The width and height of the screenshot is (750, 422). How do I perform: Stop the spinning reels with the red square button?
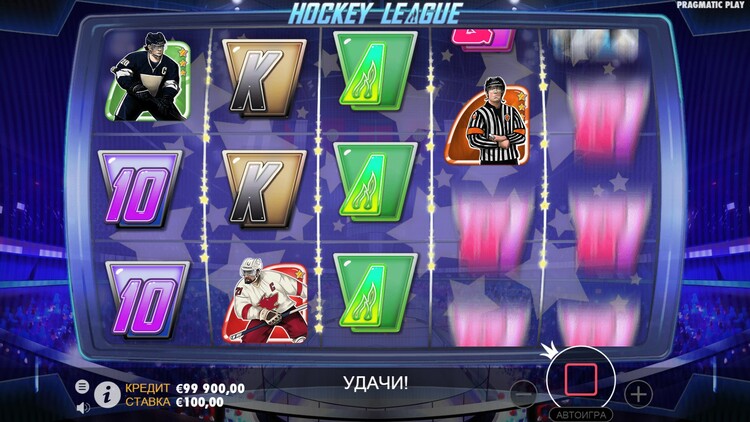pyautogui.click(x=581, y=379)
